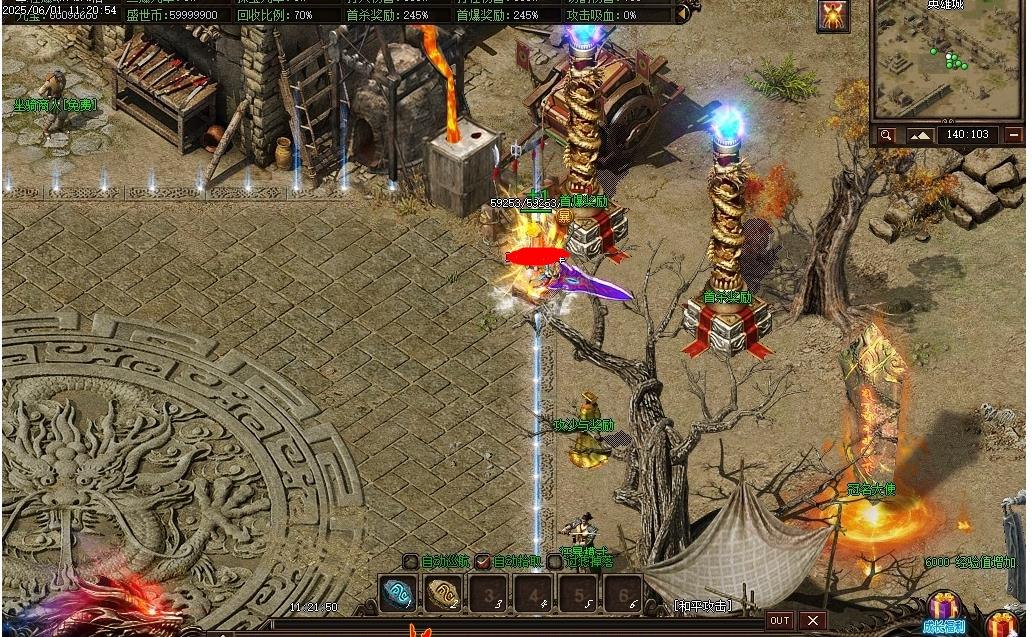Click the OUT button
The width and height of the screenshot is (1032, 637).
[x=780, y=621]
